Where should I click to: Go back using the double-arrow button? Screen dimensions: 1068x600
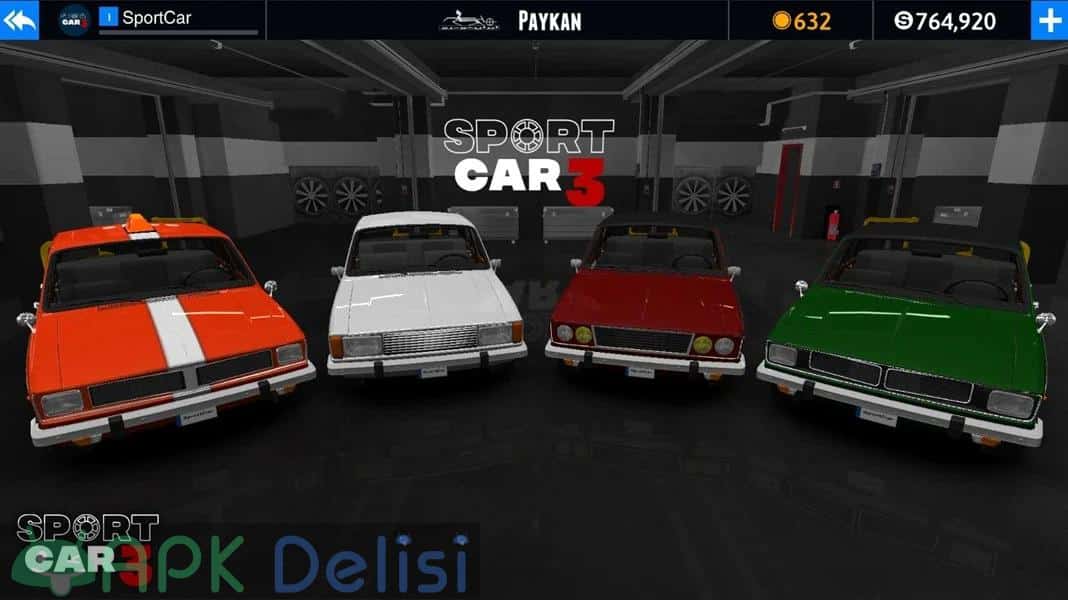click(19, 20)
